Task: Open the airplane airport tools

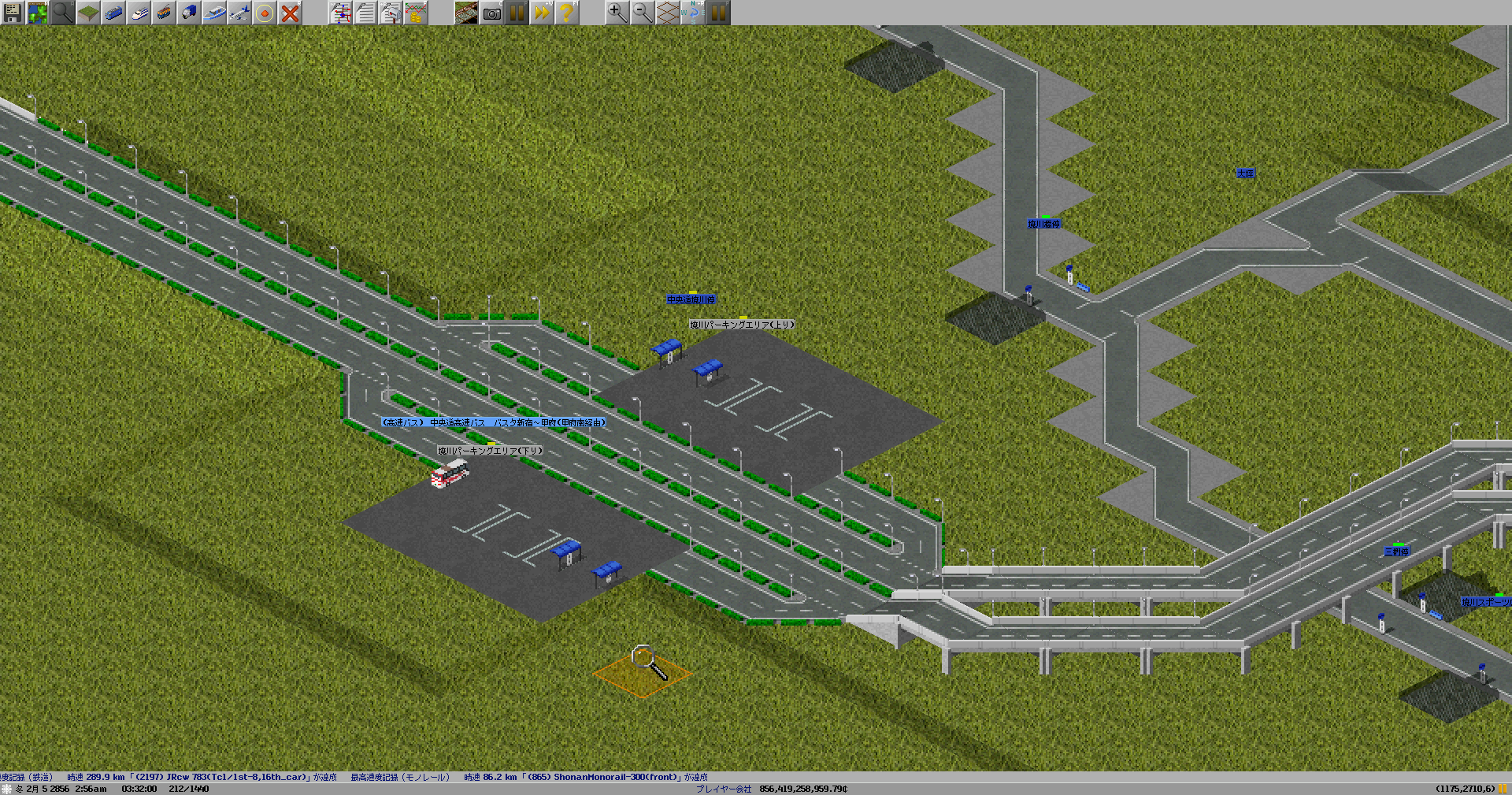Action: pos(239,13)
